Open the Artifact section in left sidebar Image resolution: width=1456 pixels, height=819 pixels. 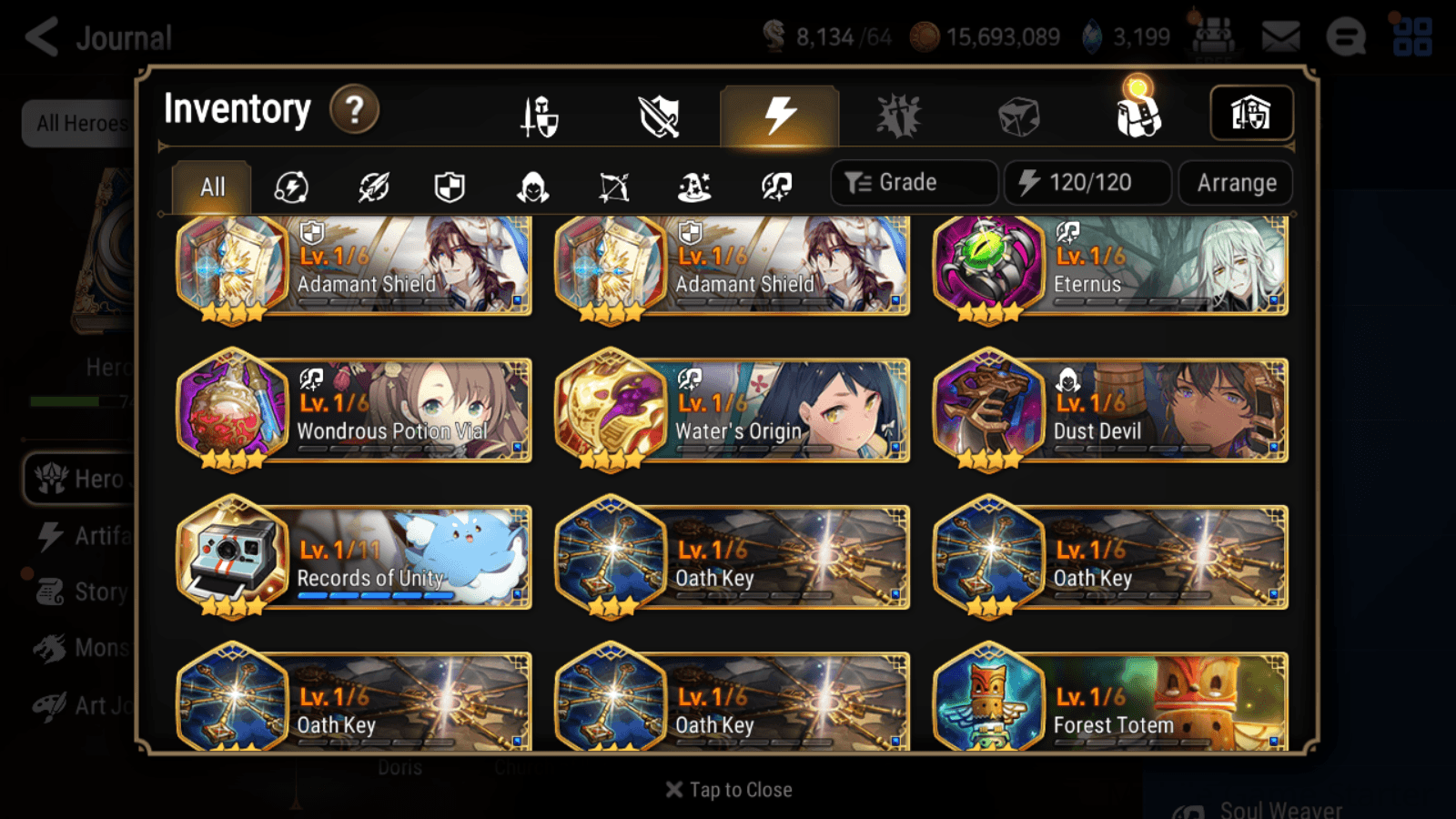tap(85, 536)
